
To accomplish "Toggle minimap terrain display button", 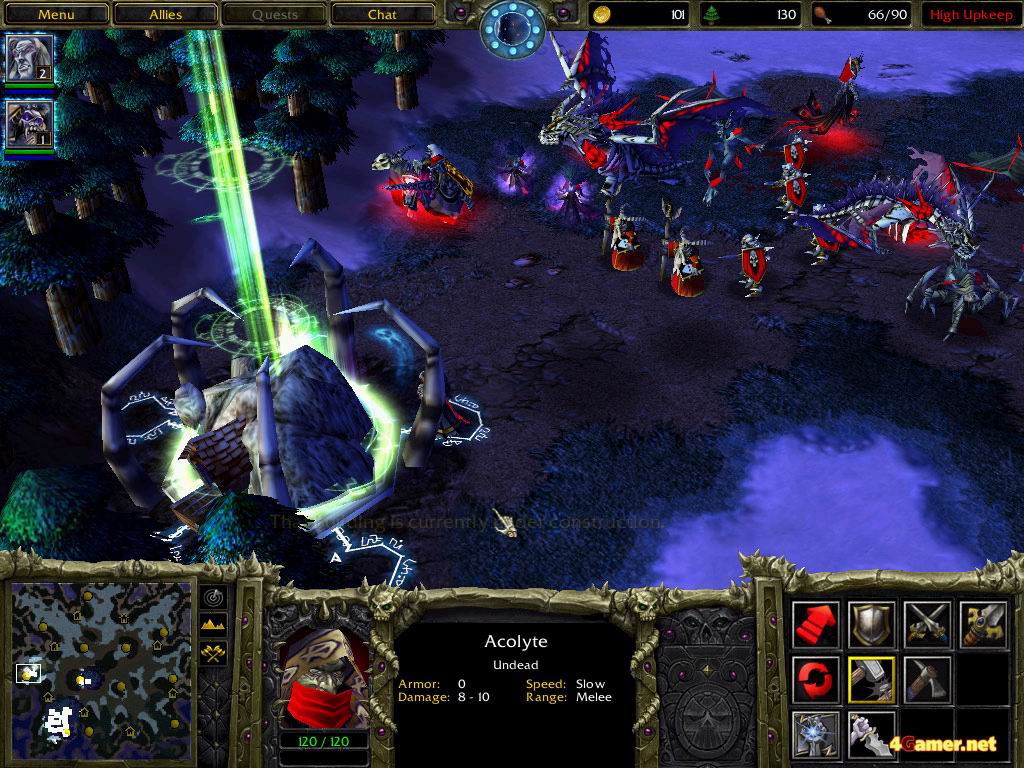I will tap(214, 624).
